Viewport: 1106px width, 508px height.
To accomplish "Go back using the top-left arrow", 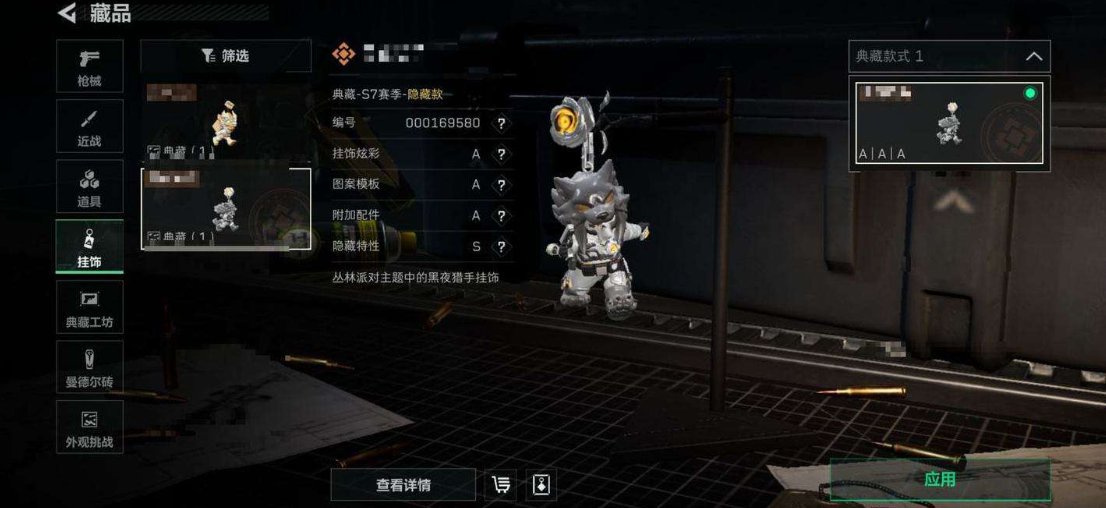I will [x=67, y=13].
